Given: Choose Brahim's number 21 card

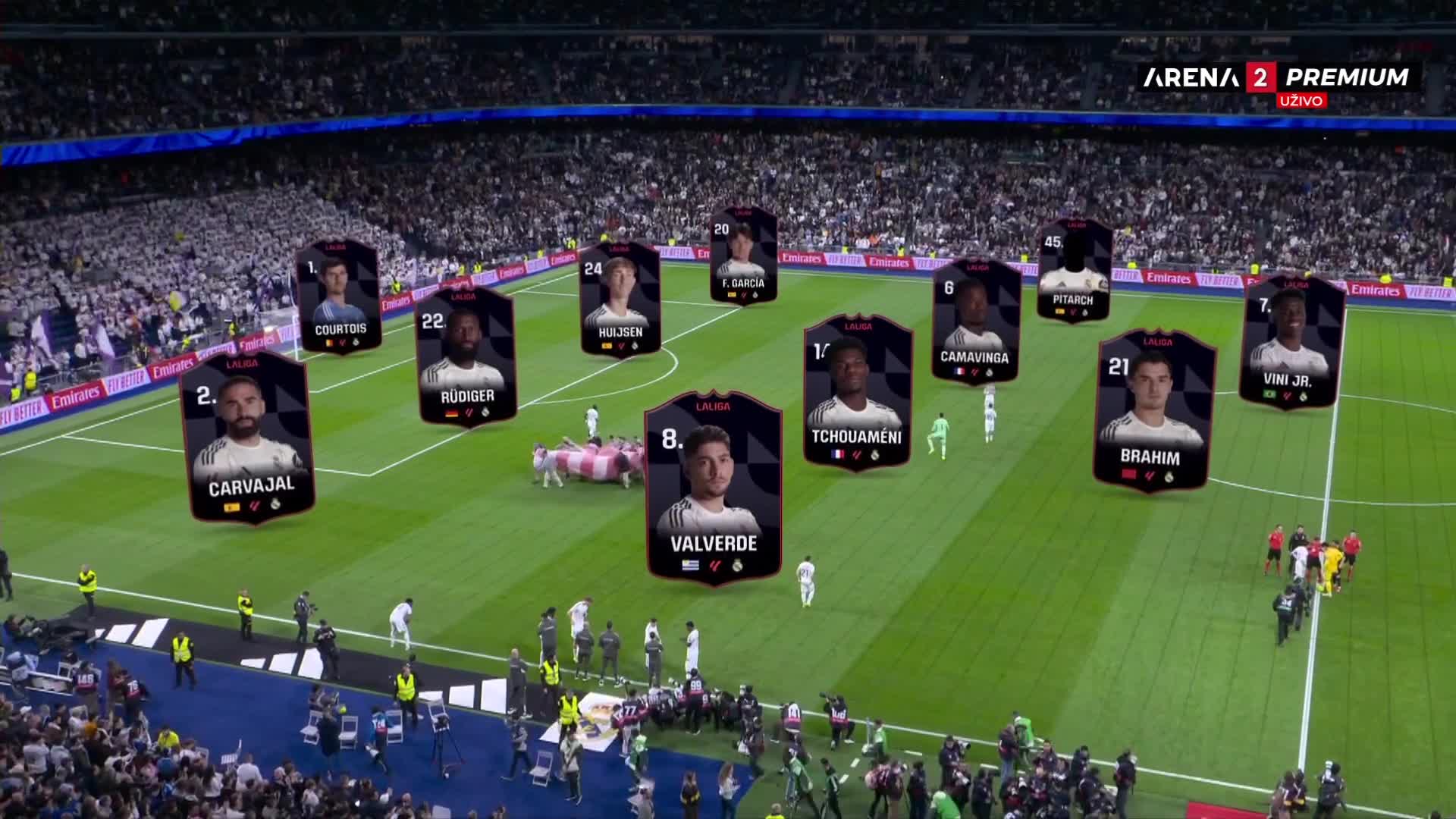Looking at the screenshot, I should (1153, 410).
